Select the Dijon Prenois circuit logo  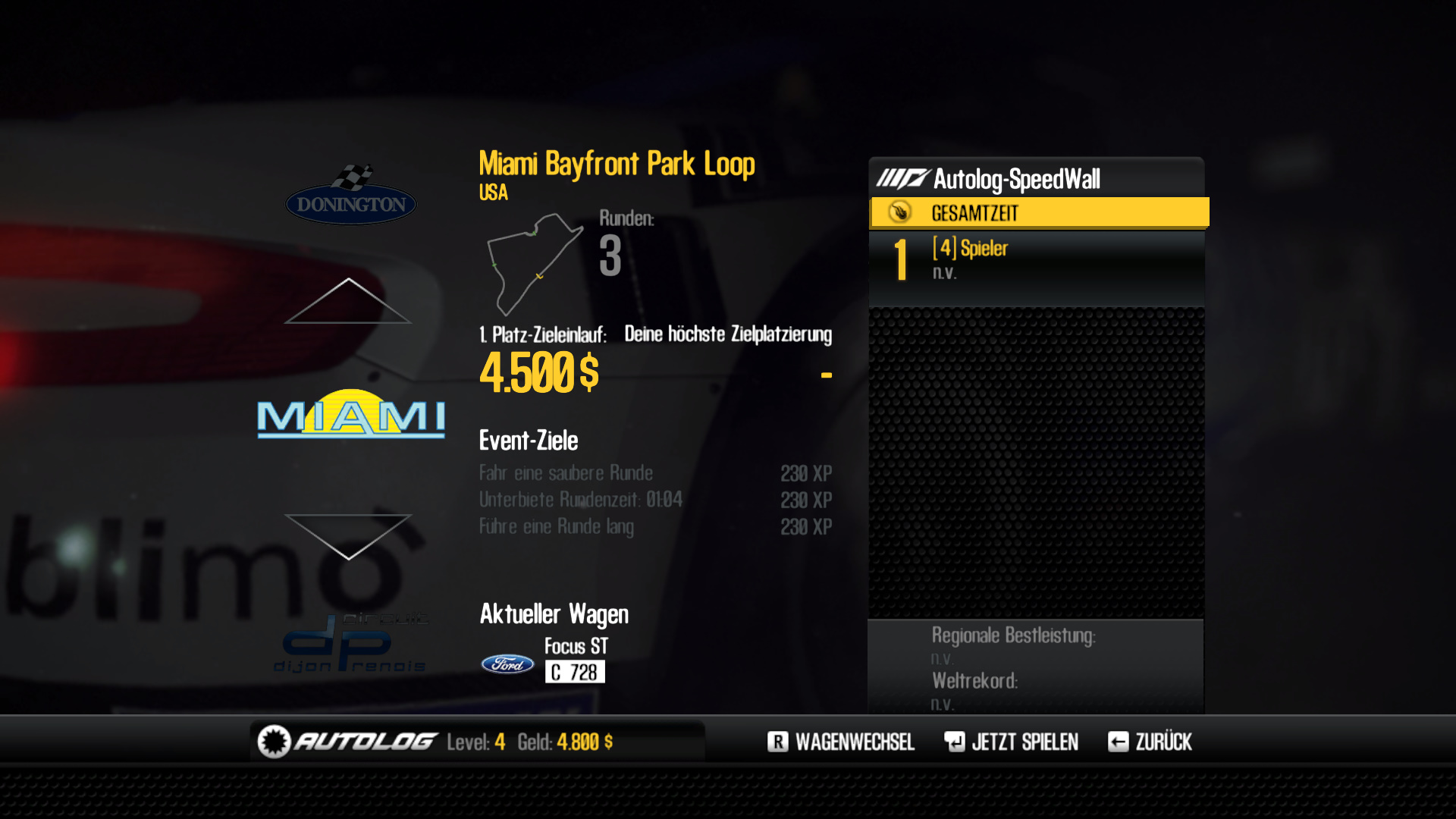(x=351, y=645)
